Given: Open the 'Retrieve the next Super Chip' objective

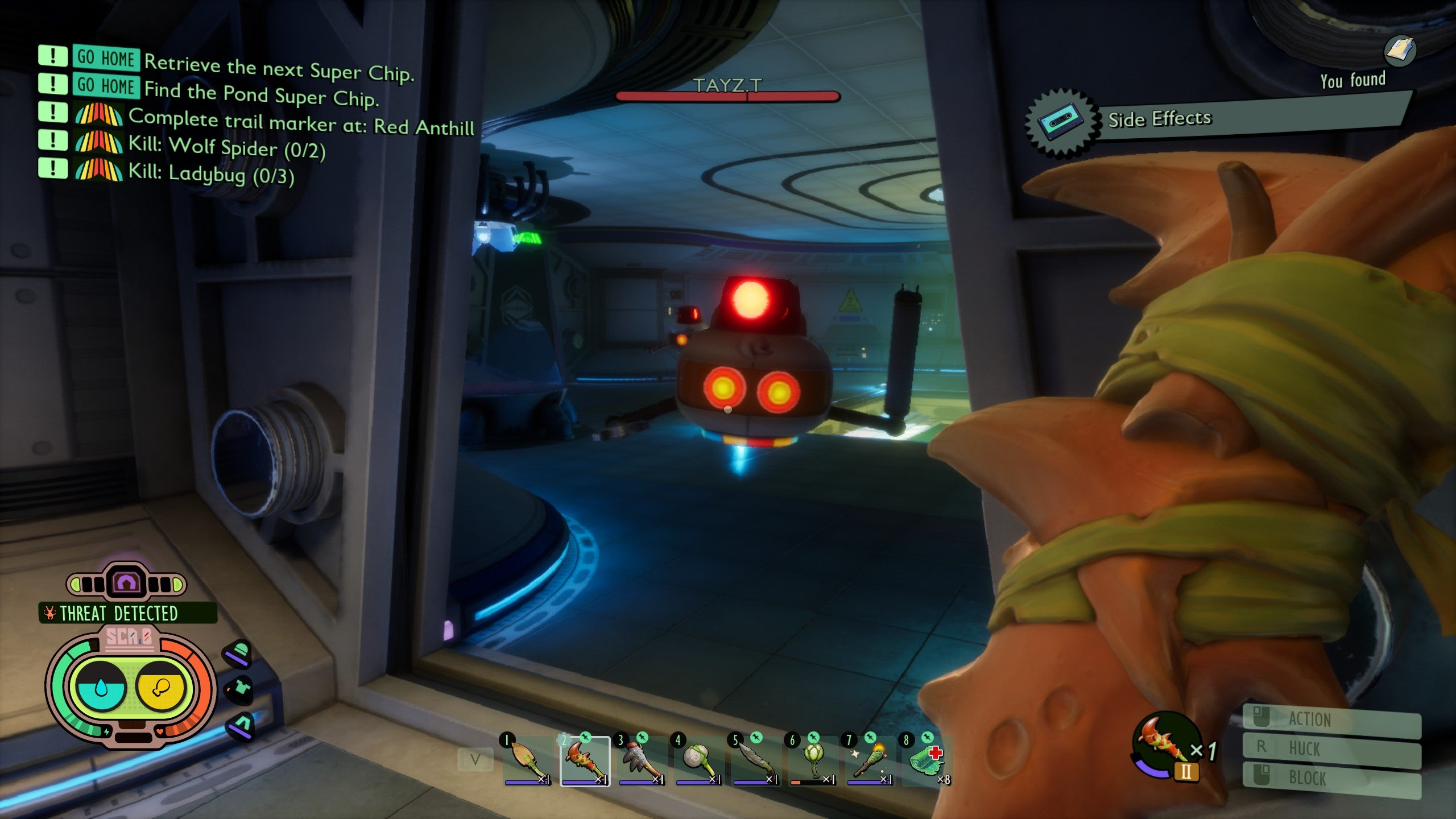Looking at the screenshot, I should (x=279, y=68).
